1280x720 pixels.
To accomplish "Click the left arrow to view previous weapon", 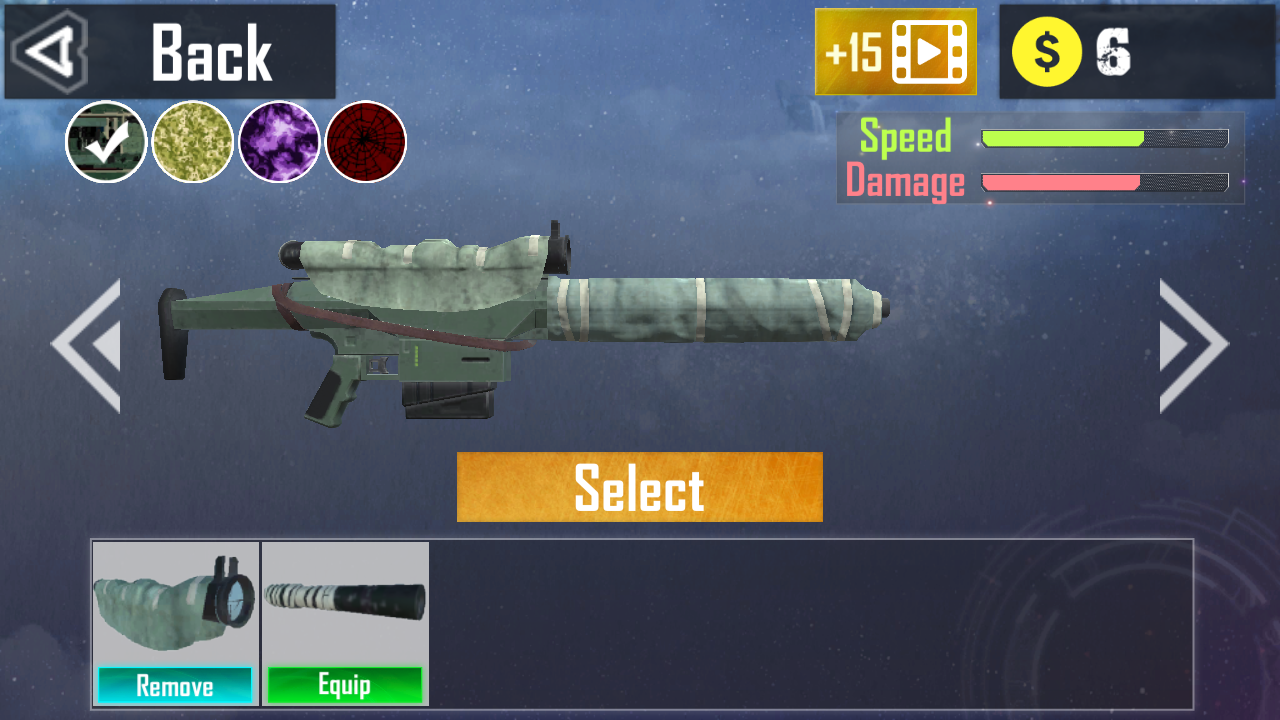I will [85, 343].
